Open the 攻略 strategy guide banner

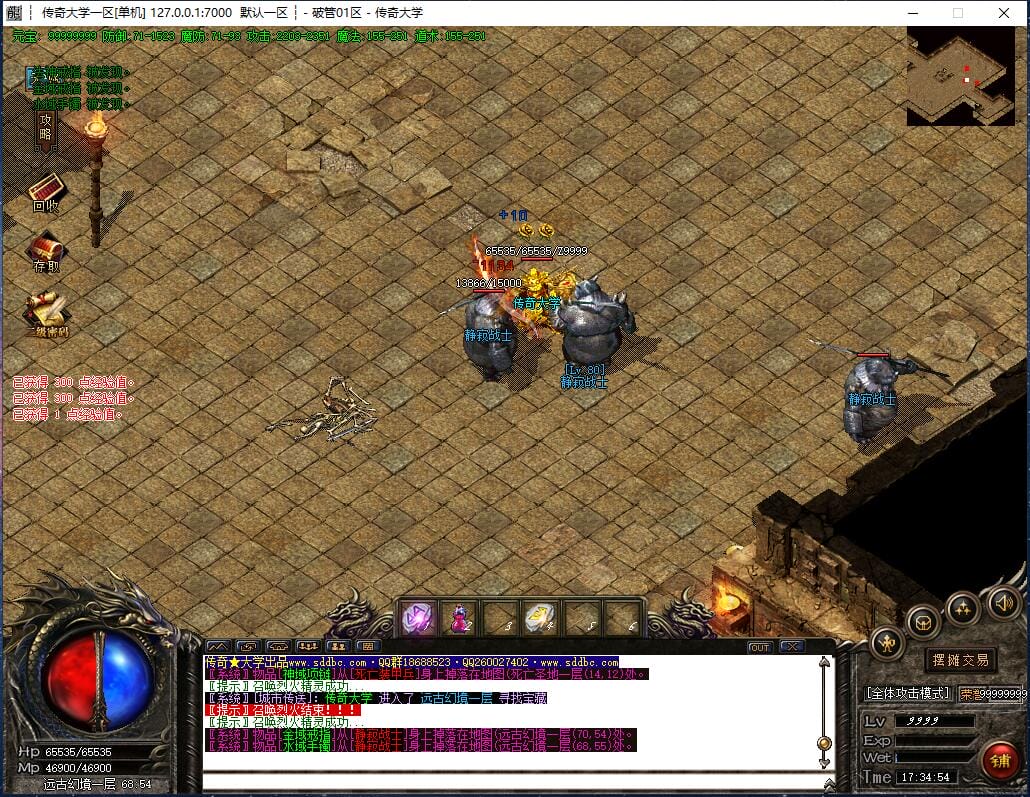point(45,127)
